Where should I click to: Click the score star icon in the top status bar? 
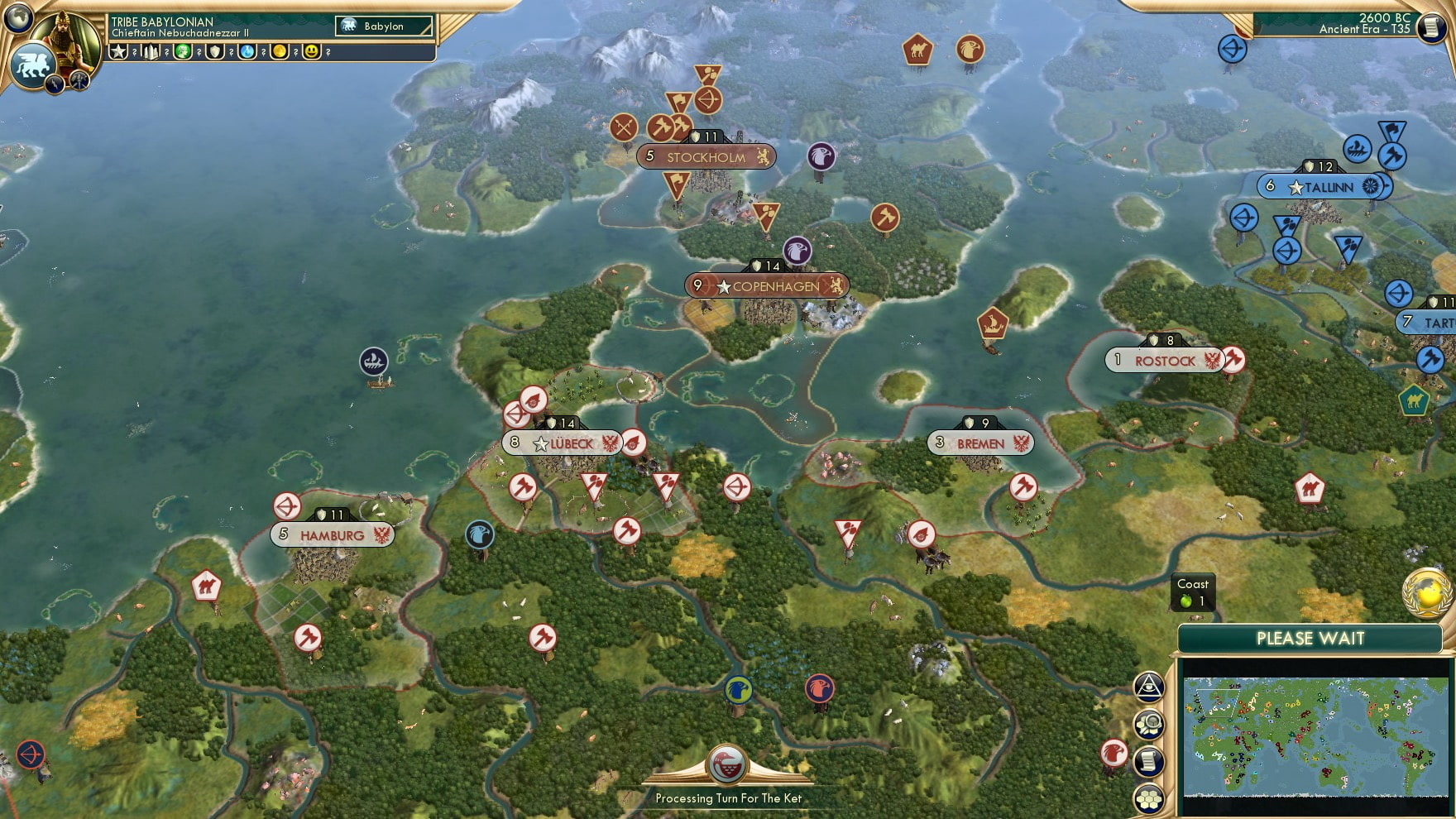point(117,51)
